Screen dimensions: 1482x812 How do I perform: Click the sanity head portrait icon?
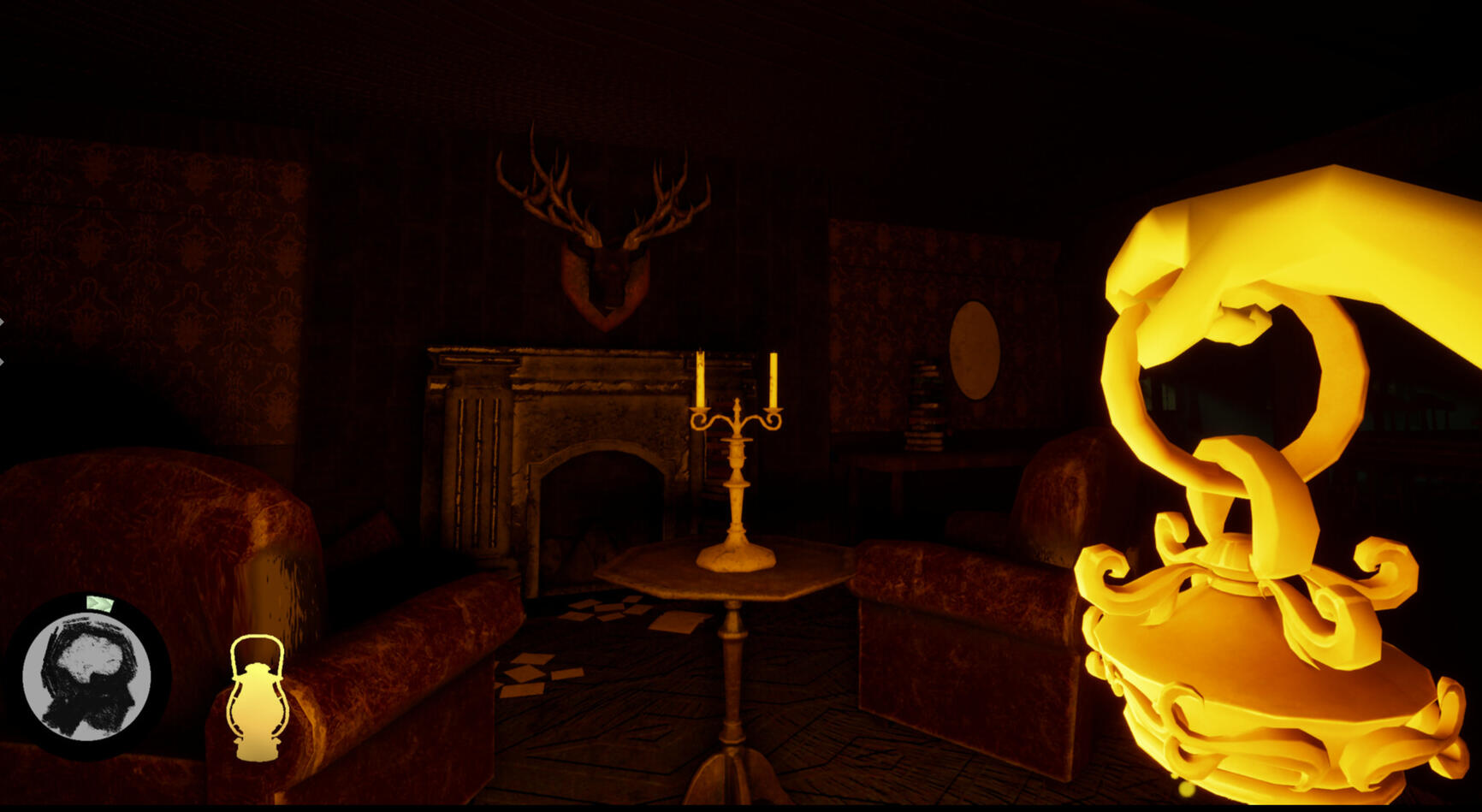[x=86, y=677]
